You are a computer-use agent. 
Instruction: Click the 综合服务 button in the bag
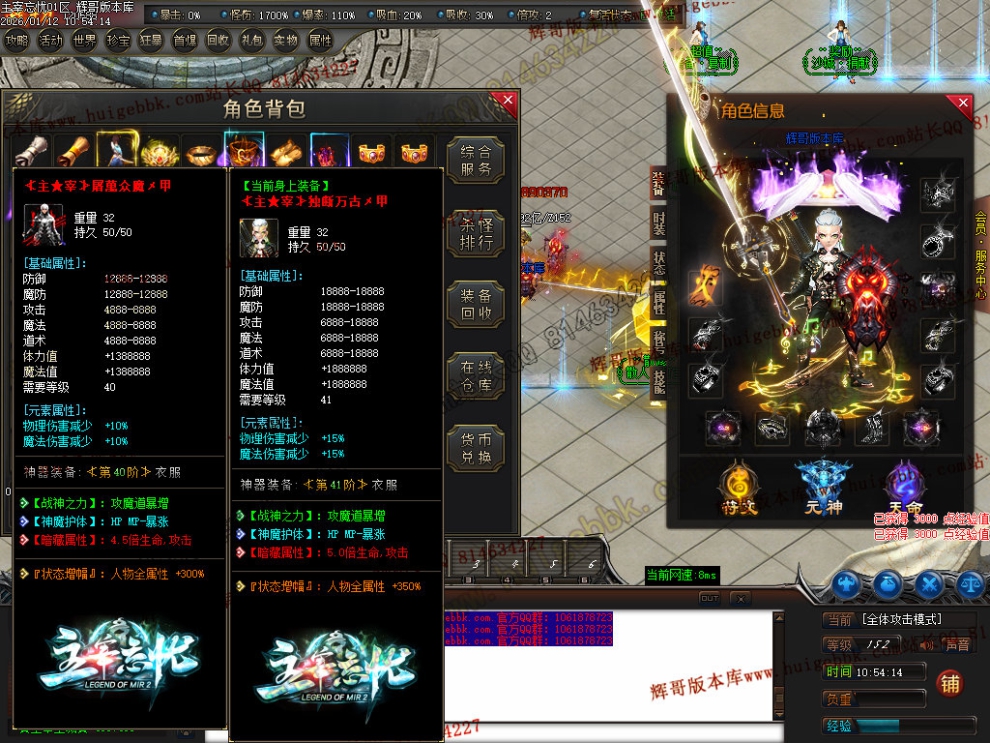[x=475, y=161]
